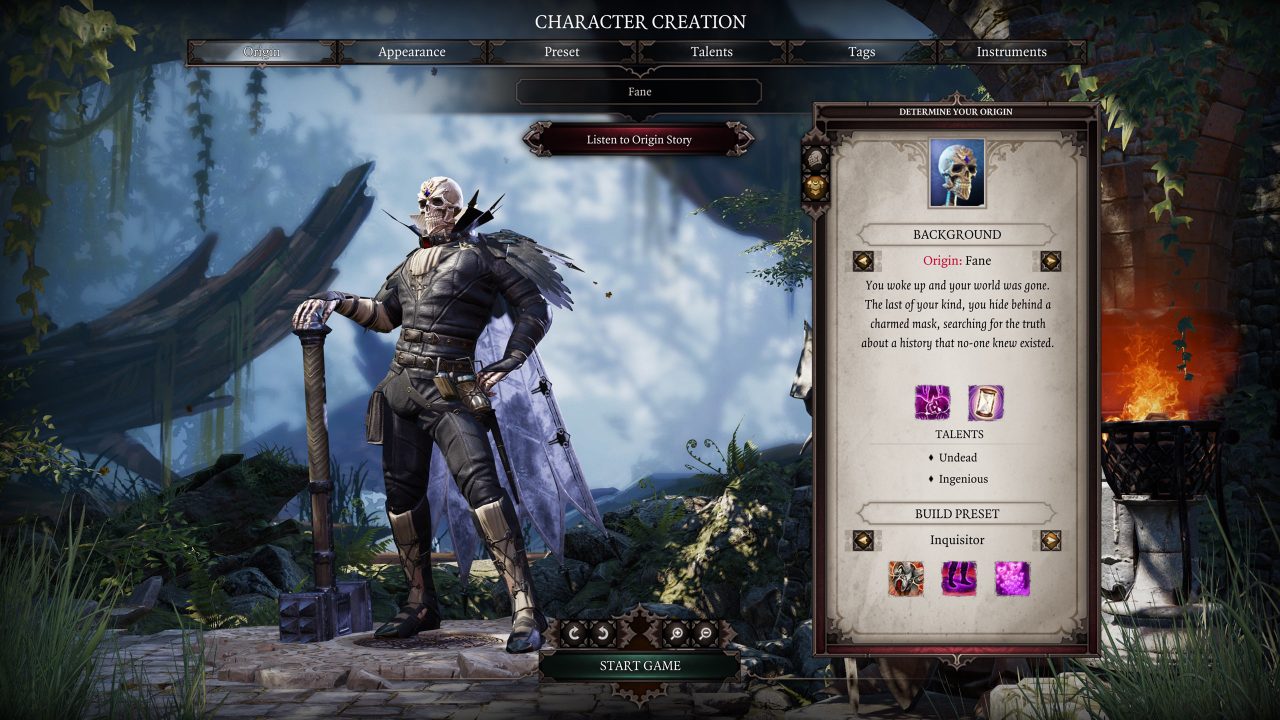Click the Origin tab

click(x=262, y=52)
